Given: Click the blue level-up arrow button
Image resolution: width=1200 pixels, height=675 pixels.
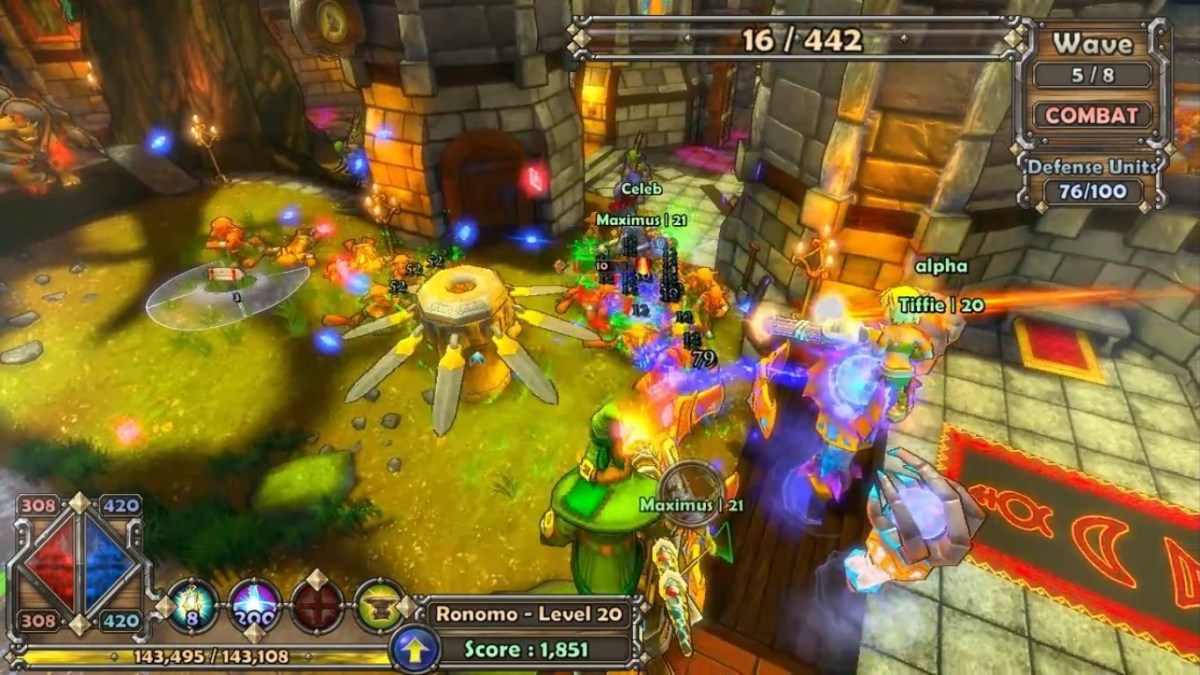Looking at the screenshot, I should tap(413, 649).
